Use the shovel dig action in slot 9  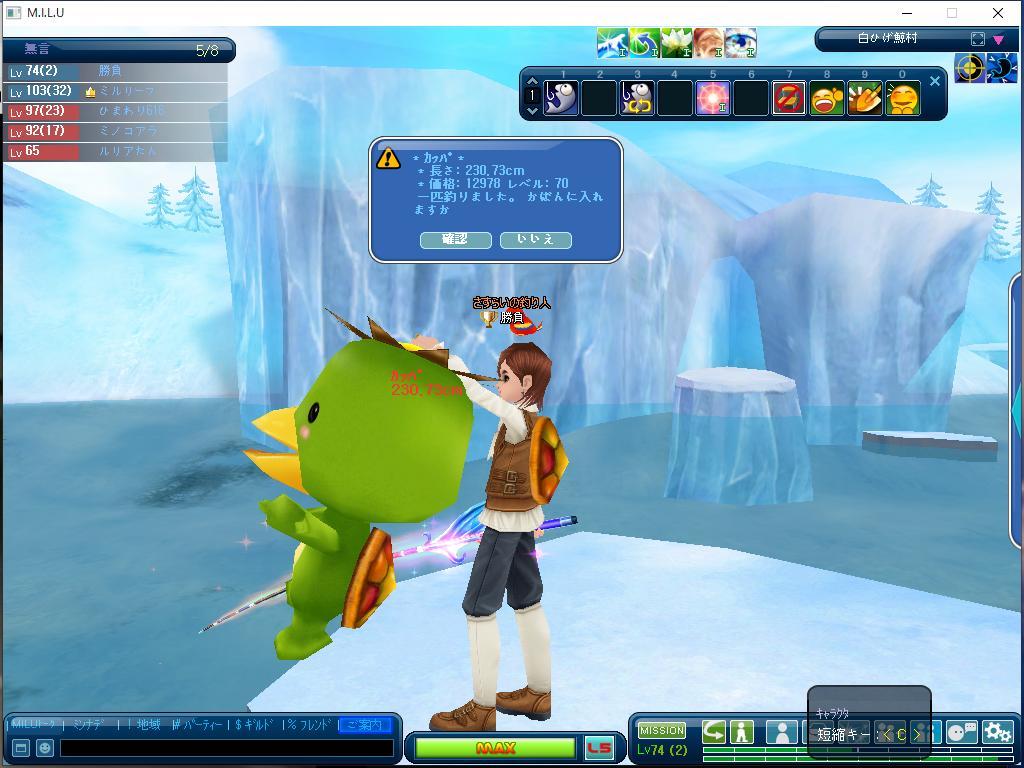865,99
